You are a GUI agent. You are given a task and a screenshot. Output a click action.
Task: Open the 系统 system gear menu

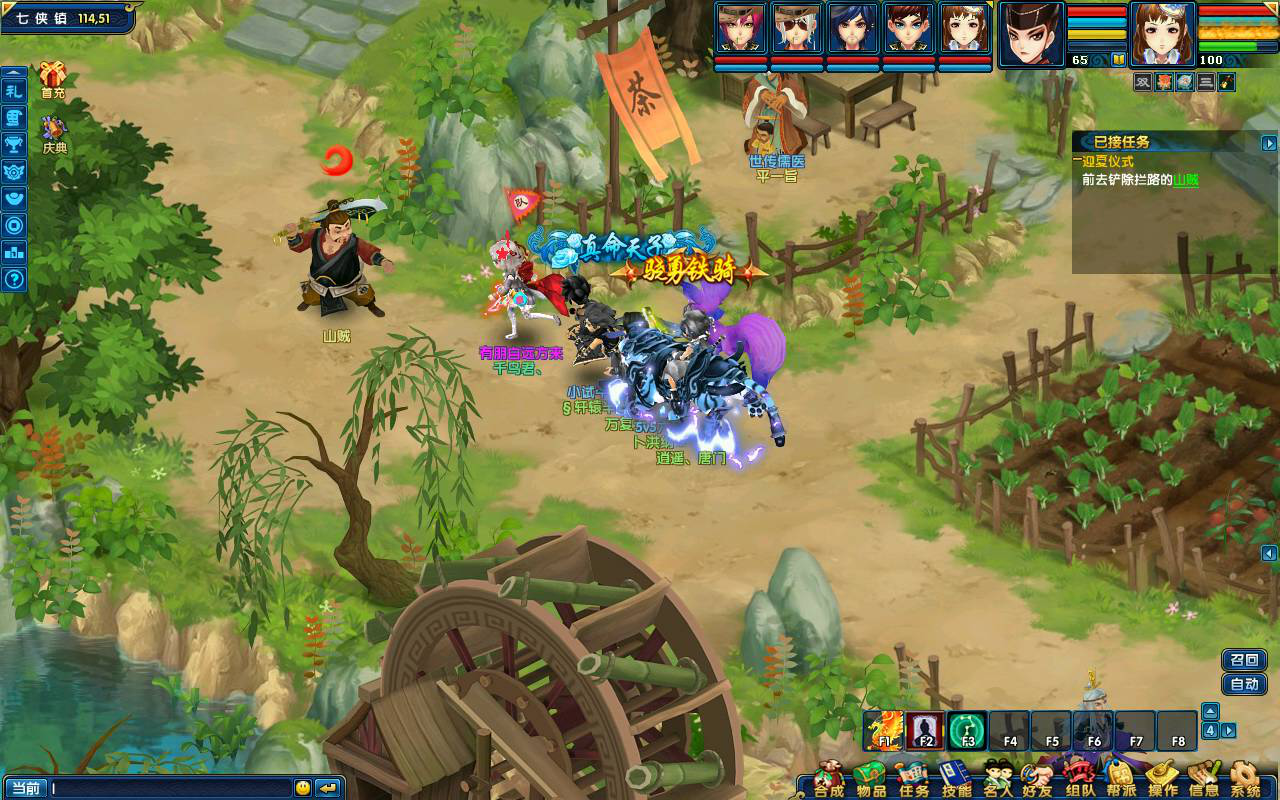tap(1245, 778)
